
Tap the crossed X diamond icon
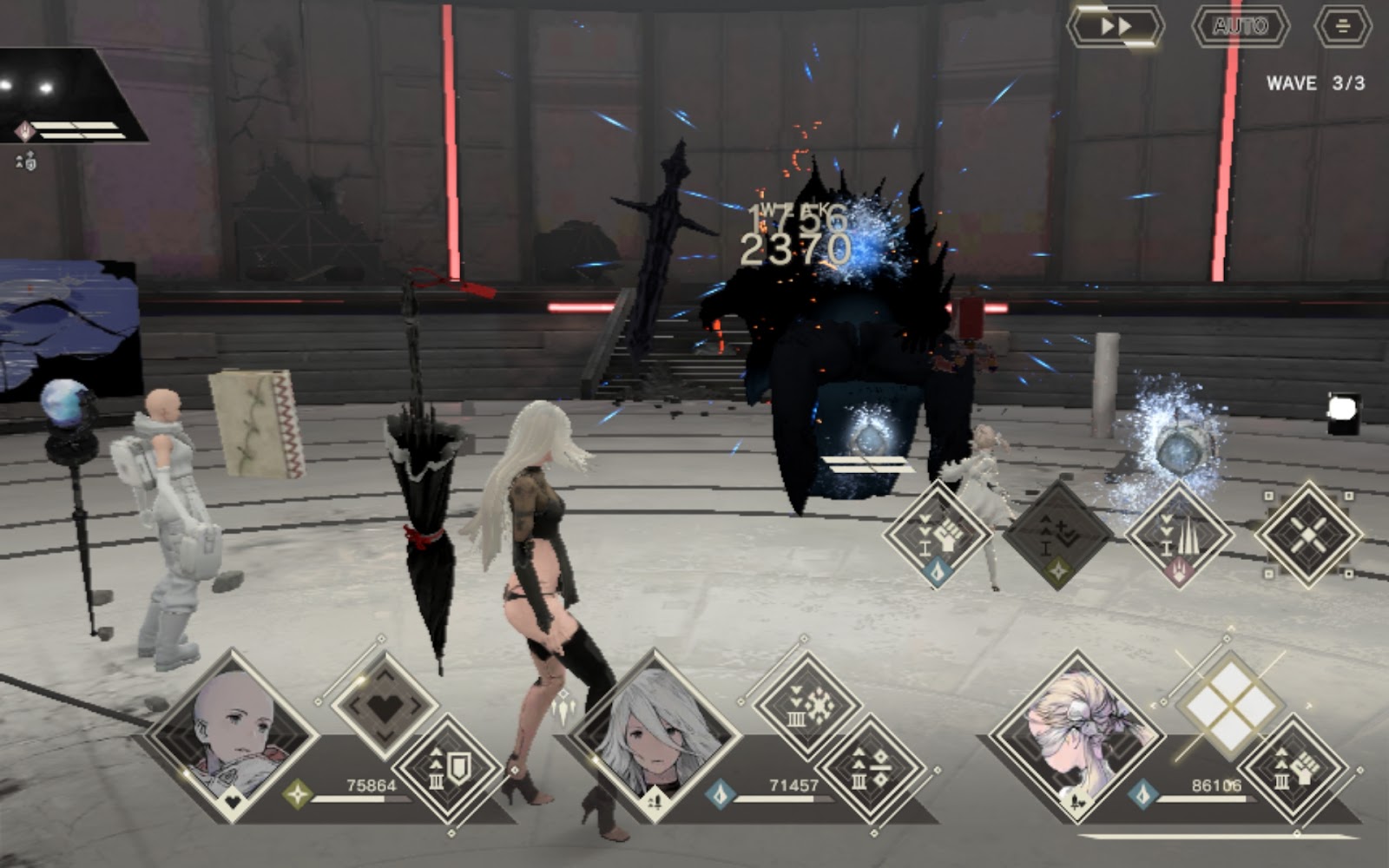point(1308,534)
